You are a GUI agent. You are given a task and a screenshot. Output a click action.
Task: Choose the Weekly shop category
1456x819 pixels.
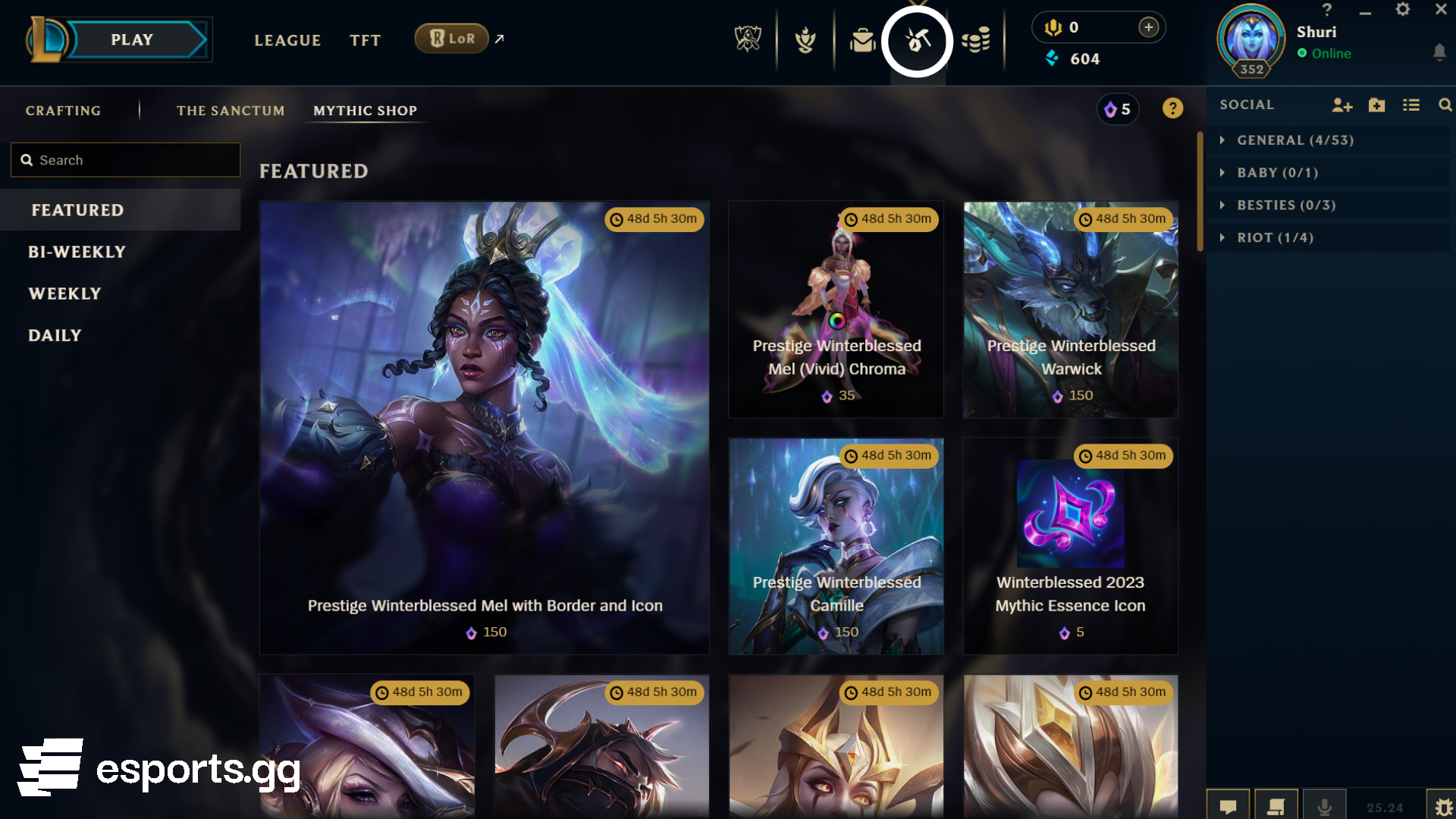tap(64, 293)
